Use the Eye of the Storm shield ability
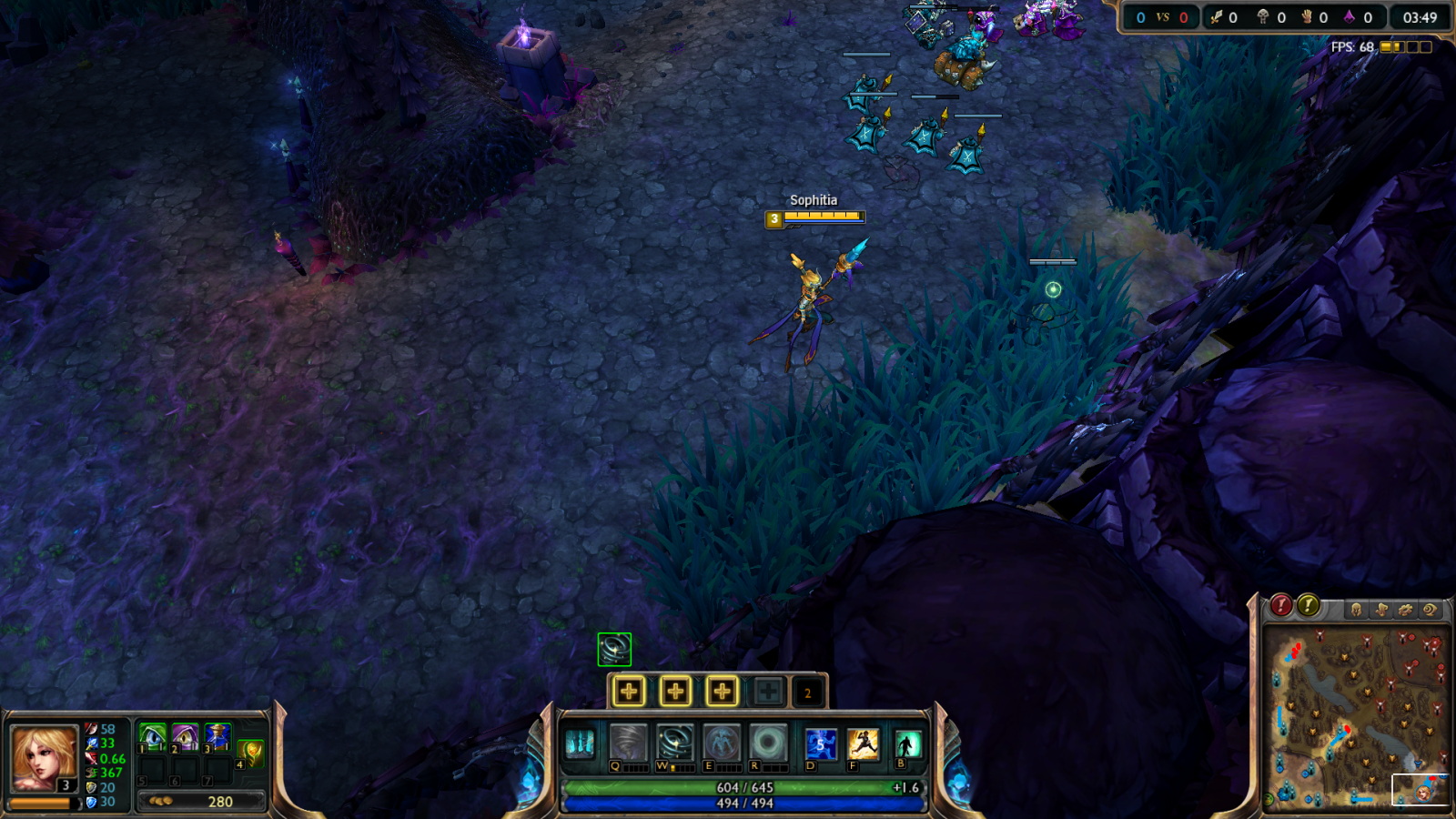This screenshot has width=1456, height=819. tap(722, 743)
